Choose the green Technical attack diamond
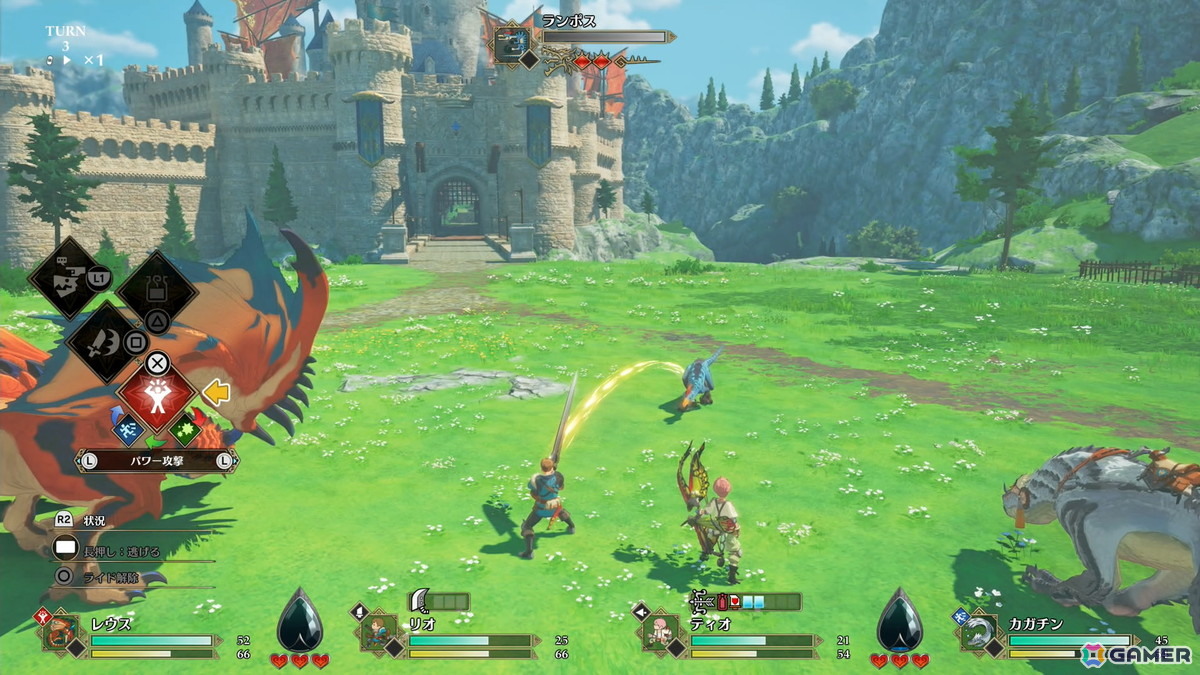This screenshot has height=675, width=1200. pyautogui.click(x=184, y=431)
